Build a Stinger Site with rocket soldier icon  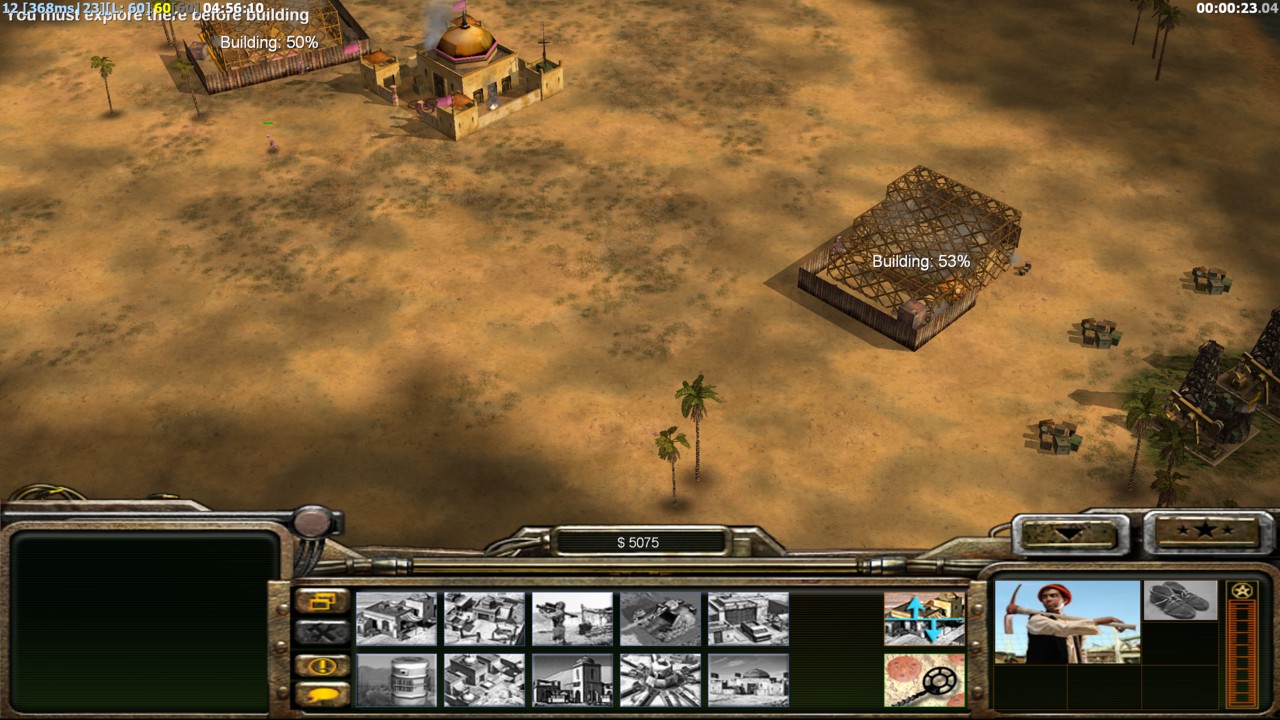click(x=572, y=619)
